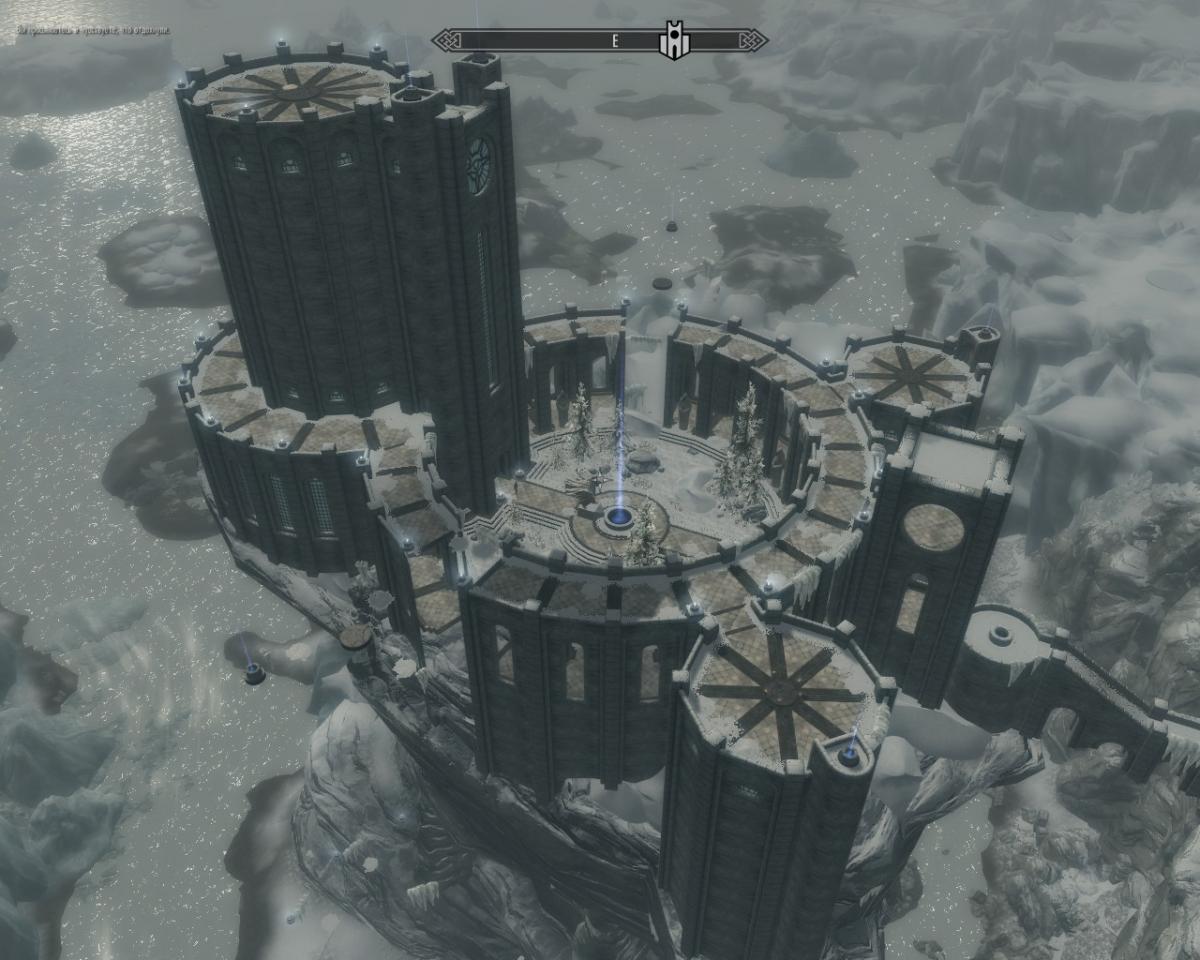Select the compass bar's East heading letter
1200x960 pixels.
coord(615,41)
